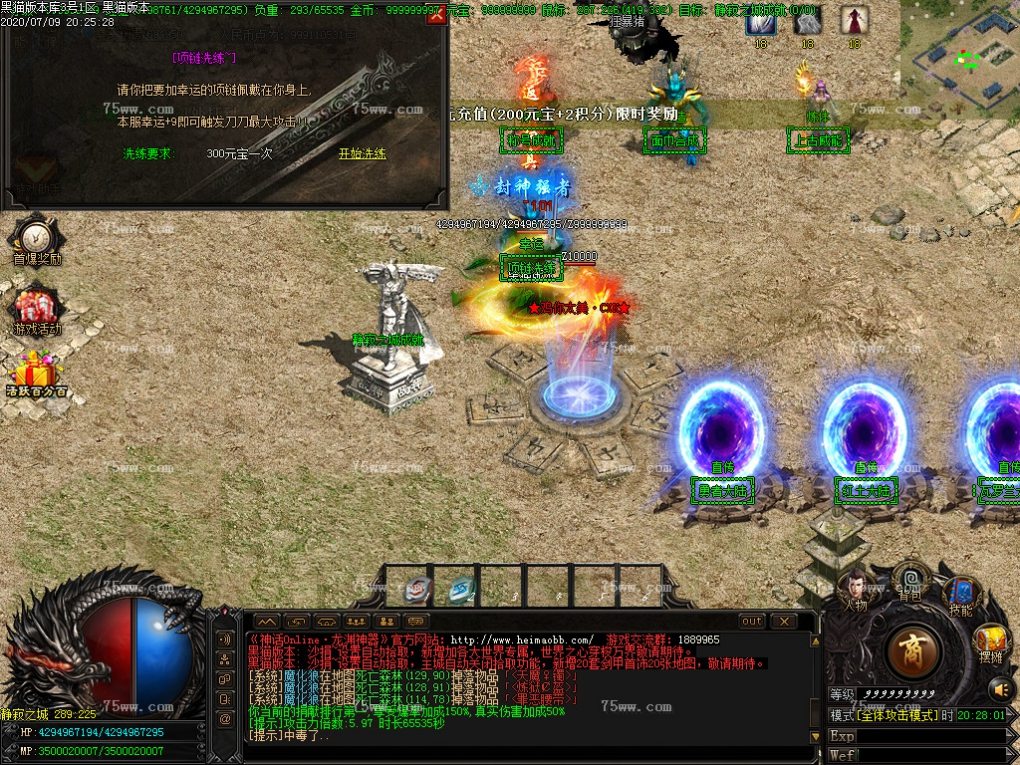Click the chat '@' channel button
The height and width of the screenshot is (765, 1020).
pos(226,718)
